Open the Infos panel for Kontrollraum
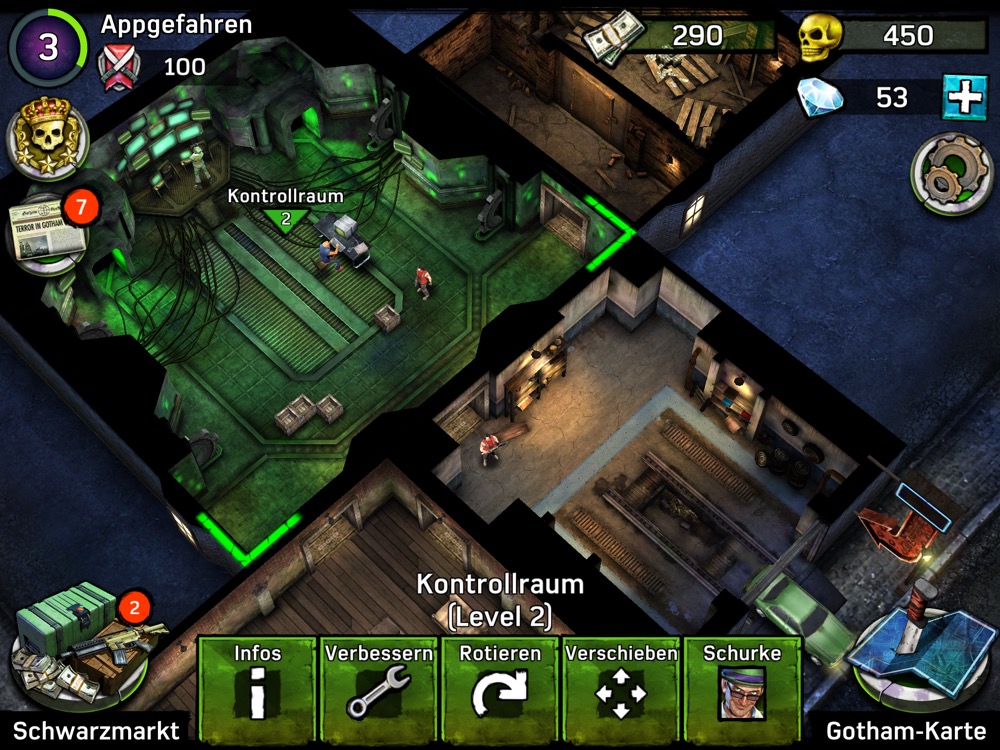 (257, 682)
